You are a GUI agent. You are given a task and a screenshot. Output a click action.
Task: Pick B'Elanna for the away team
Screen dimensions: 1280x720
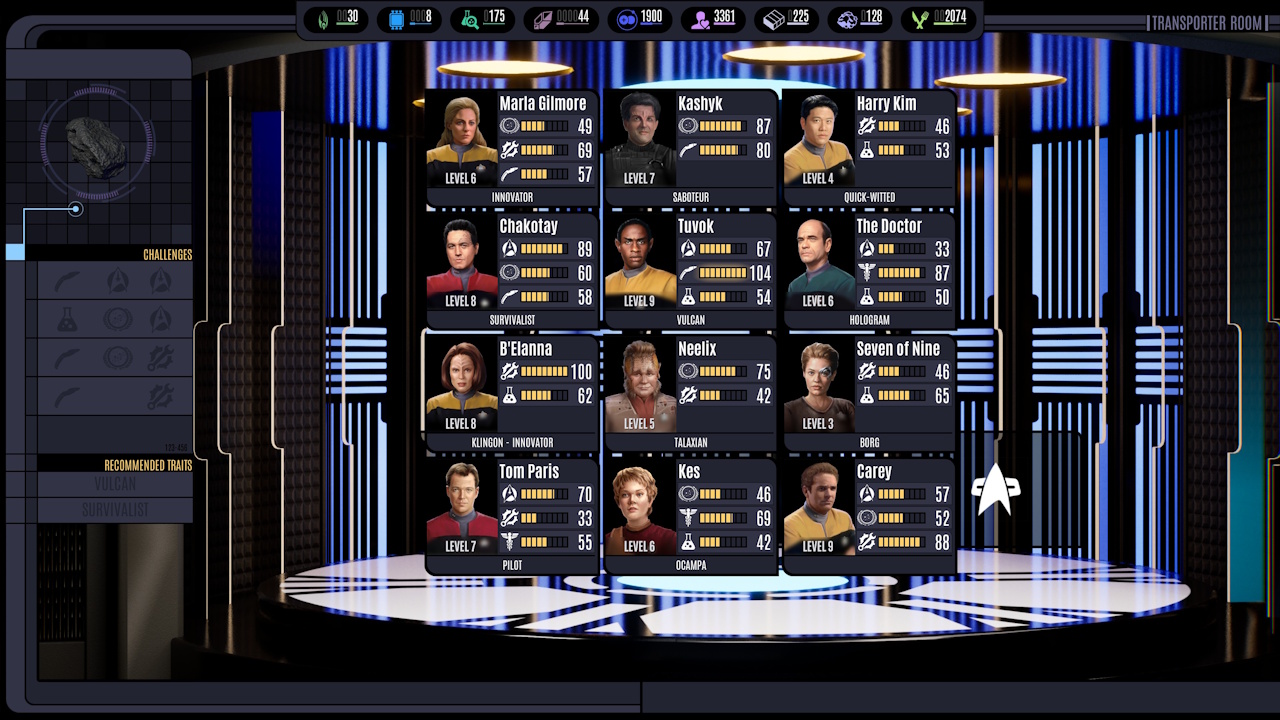tap(512, 394)
